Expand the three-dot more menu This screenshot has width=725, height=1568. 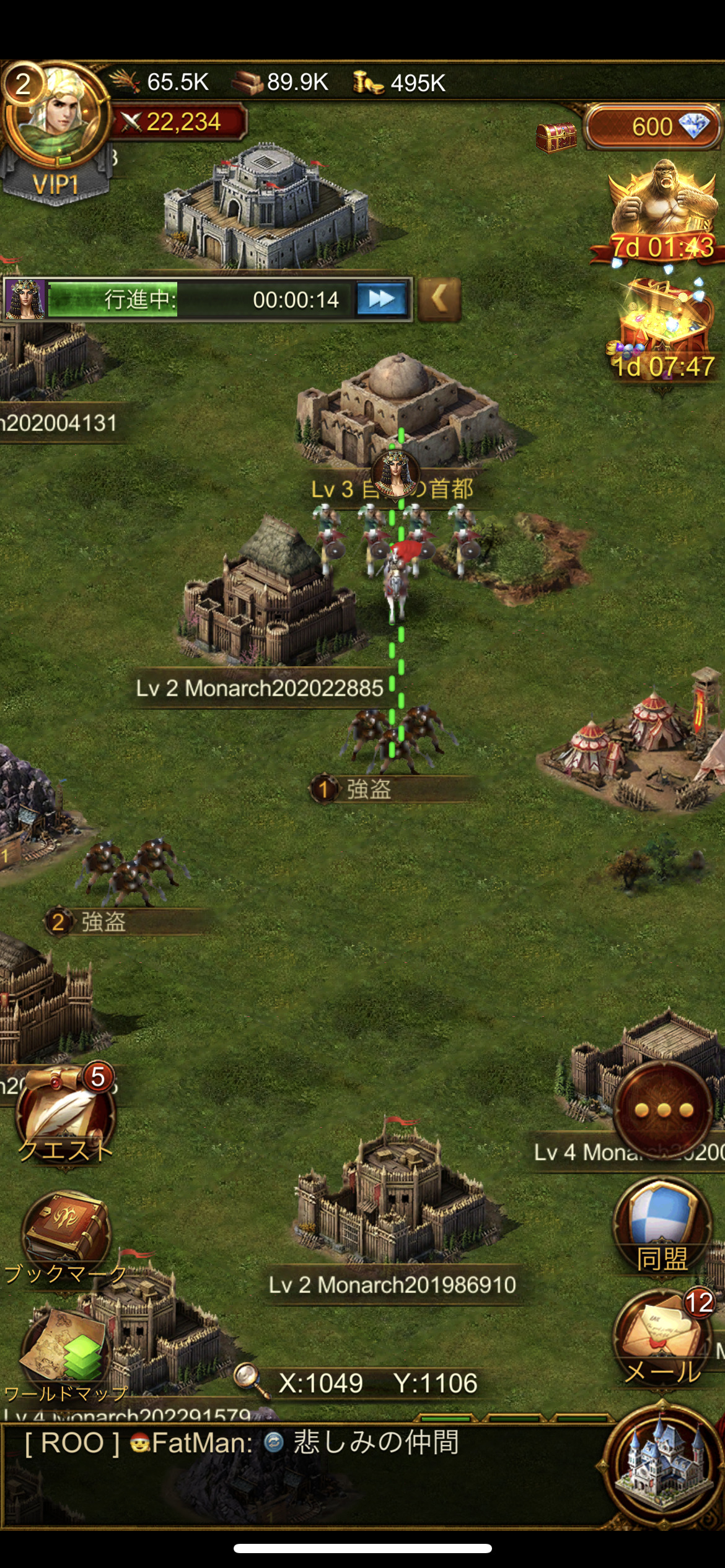[664, 1110]
